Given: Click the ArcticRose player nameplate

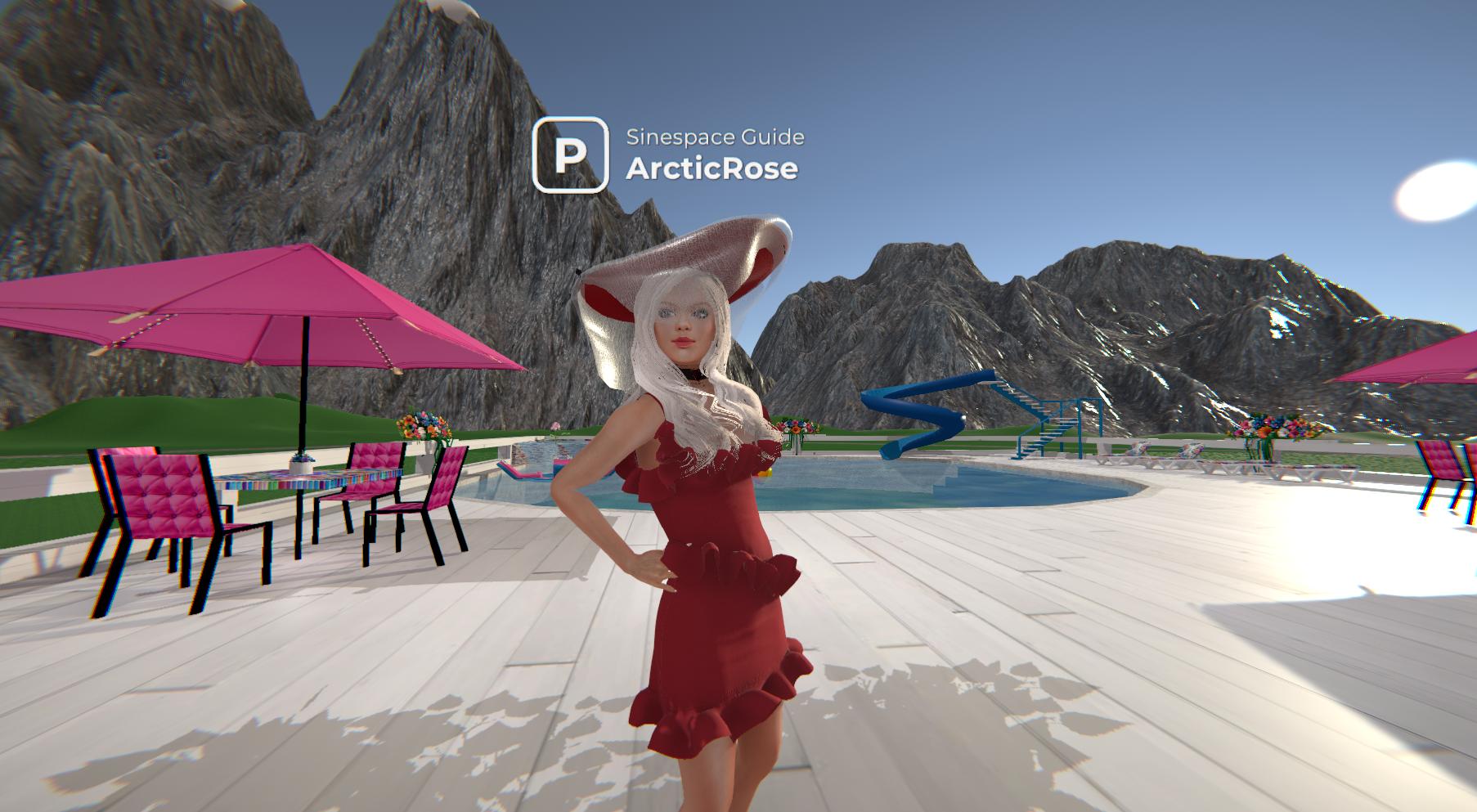Looking at the screenshot, I should (712, 168).
